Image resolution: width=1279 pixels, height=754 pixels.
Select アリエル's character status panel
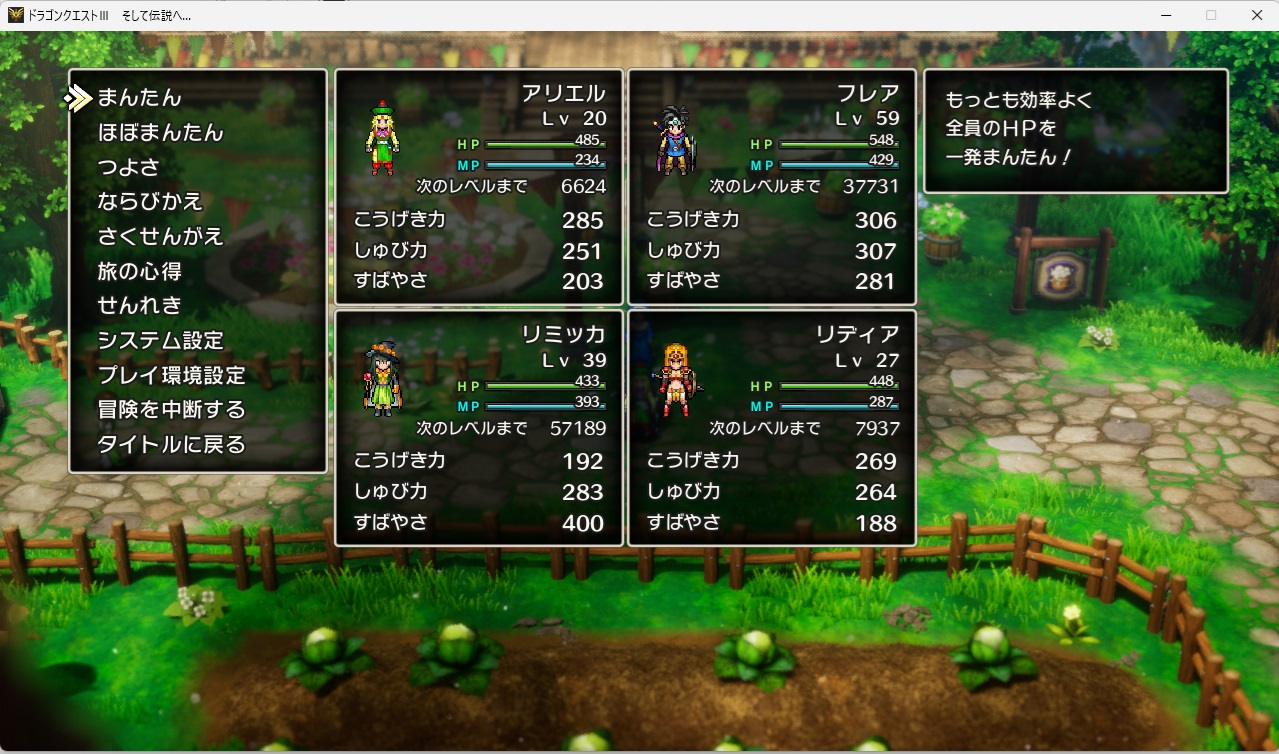point(478,187)
